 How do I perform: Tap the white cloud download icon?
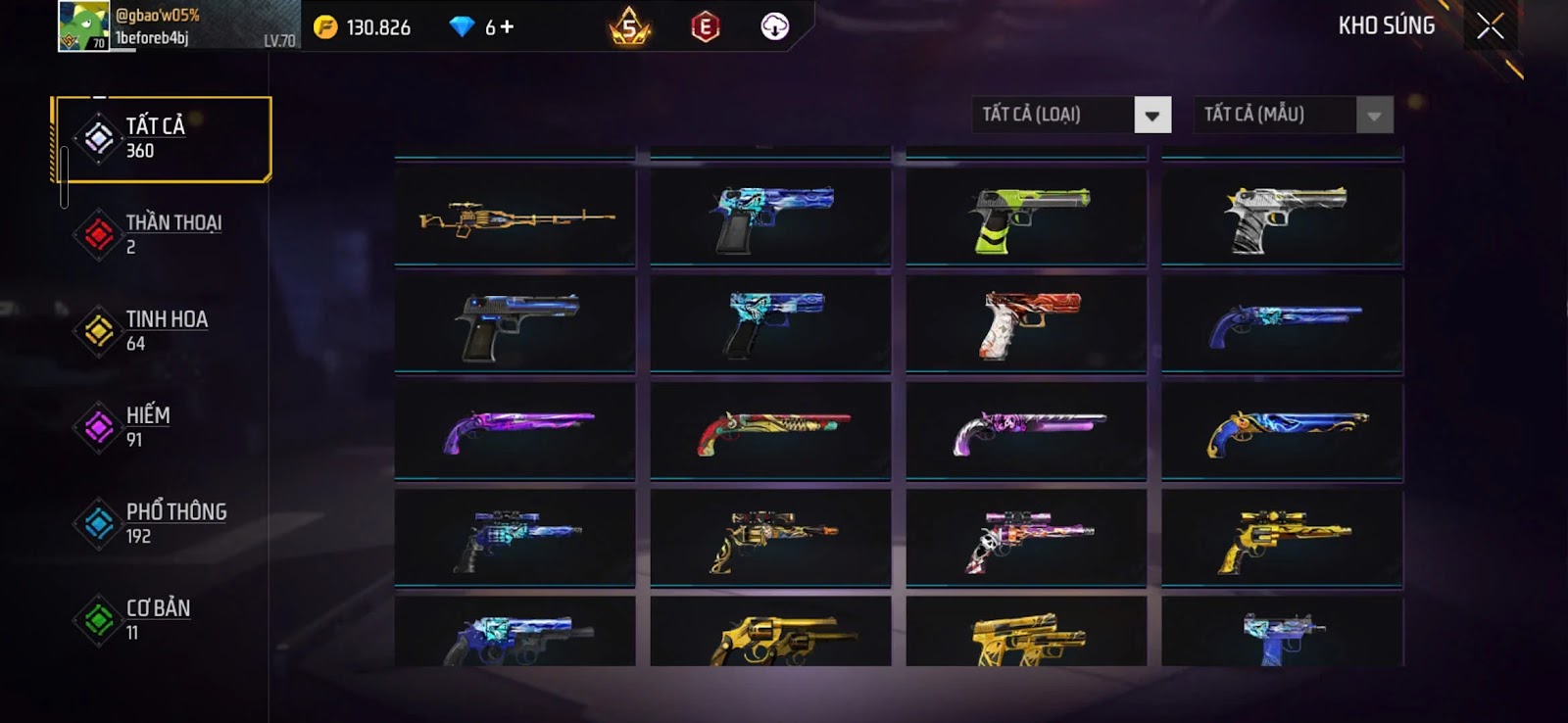pos(774,26)
